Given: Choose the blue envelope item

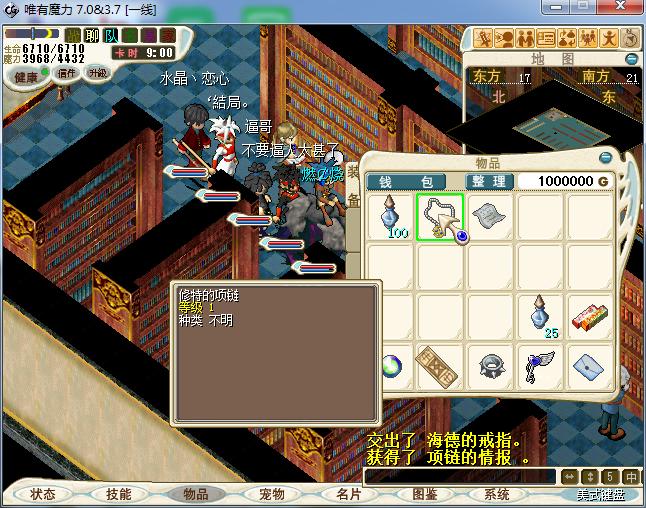Looking at the screenshot, I should click(x=590, y=366).
